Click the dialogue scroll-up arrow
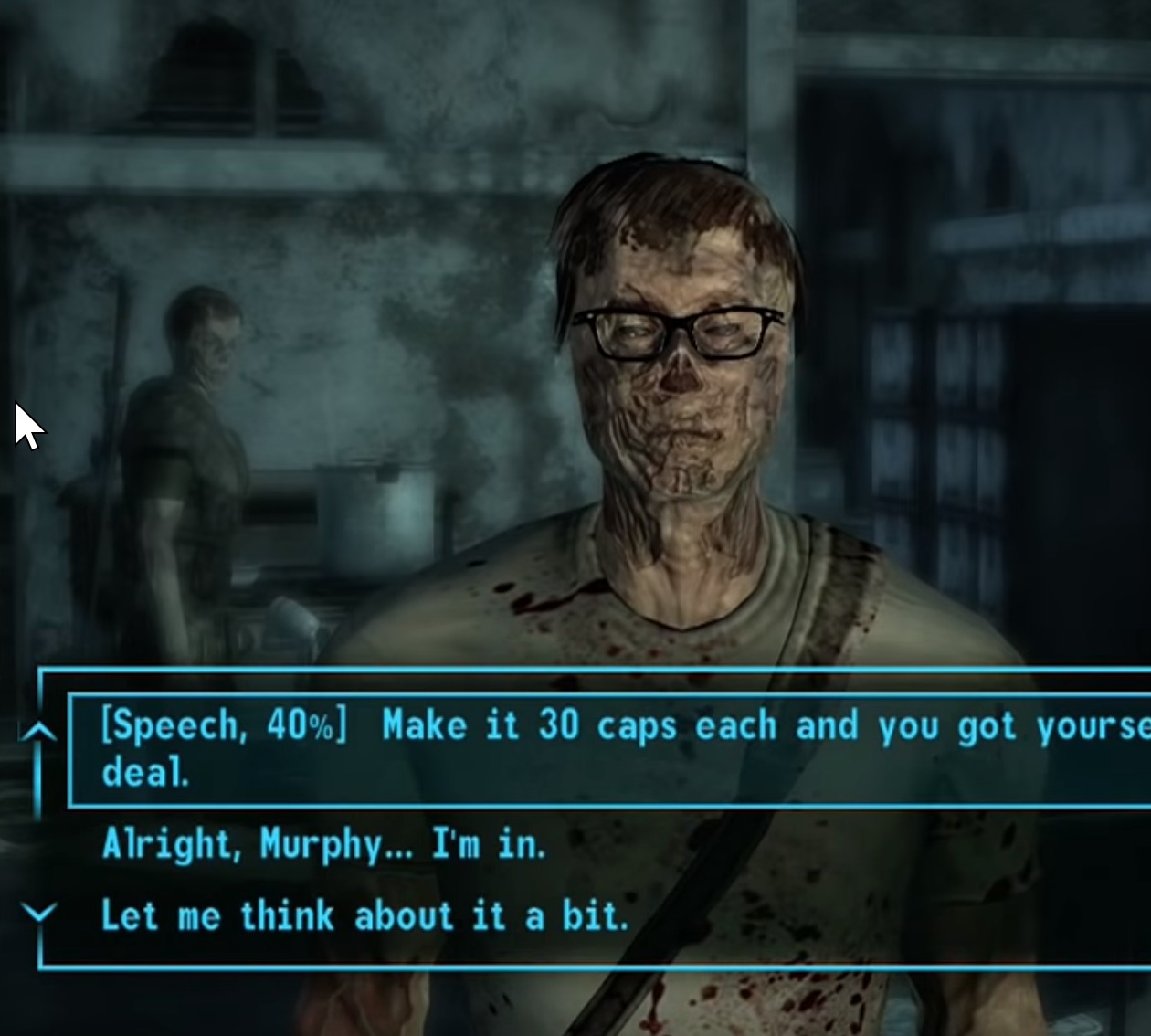This screenshot has height=1036, width=1151. click(x=38, y=732)
